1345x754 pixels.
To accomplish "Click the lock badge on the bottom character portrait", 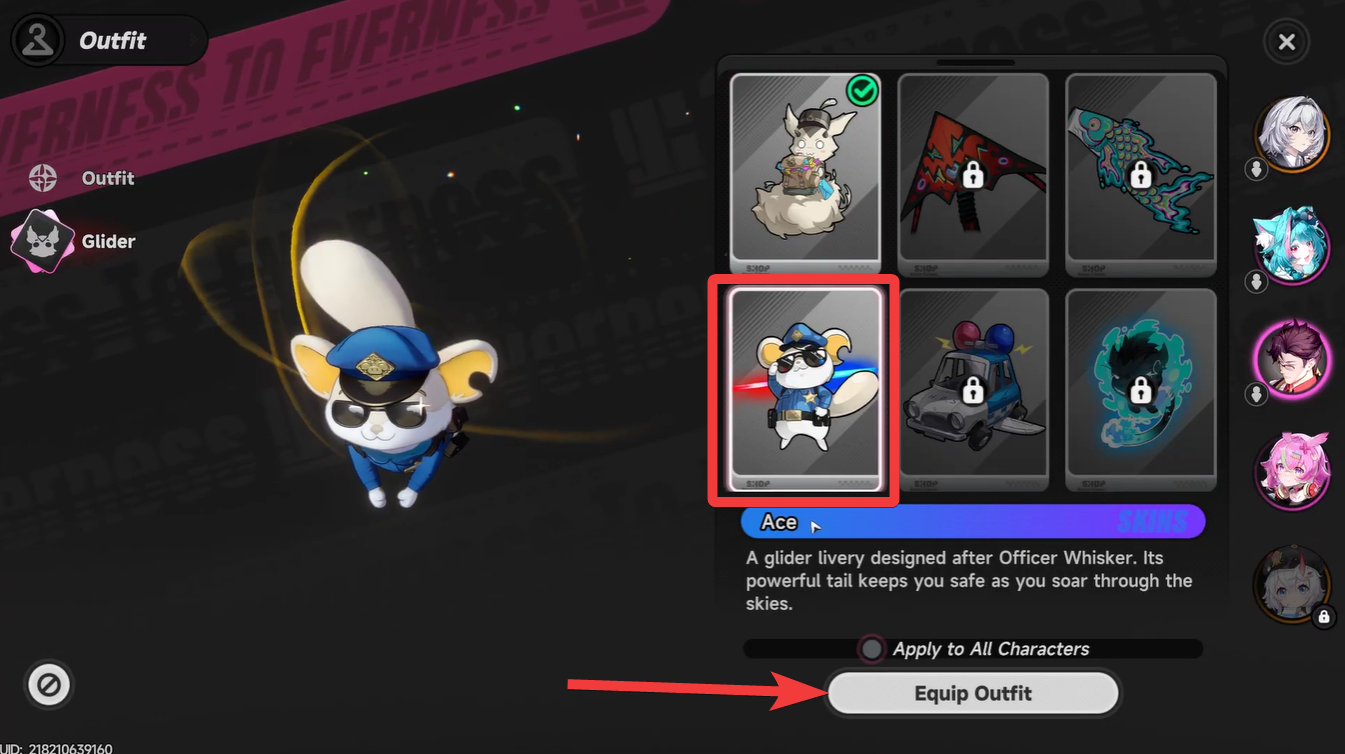I will click(1325, 618).
